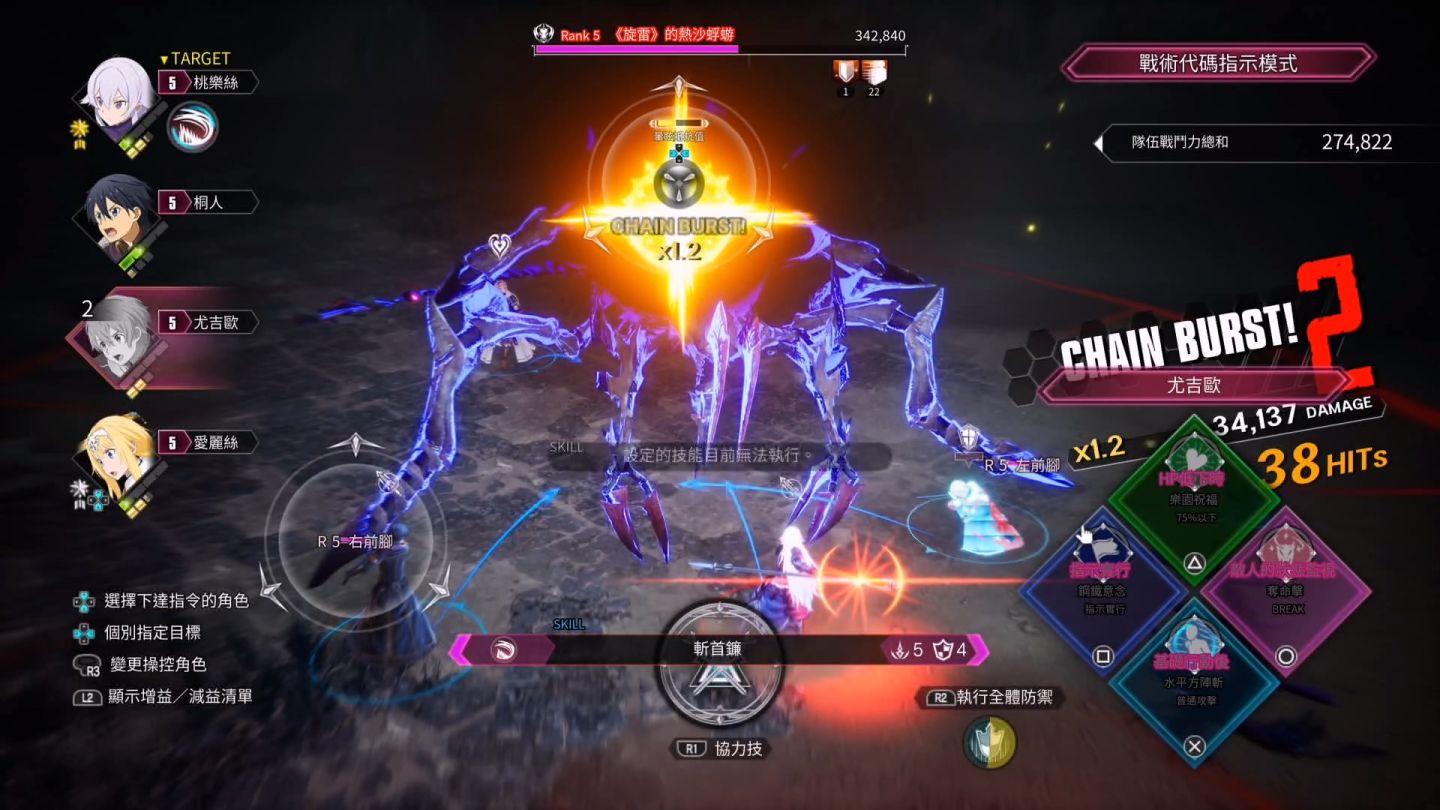Image resolution: width=1440 pixels, height=810 pixels.
Task: Inspect the enemy's shield debuff icon
Action: coord(845,71)
